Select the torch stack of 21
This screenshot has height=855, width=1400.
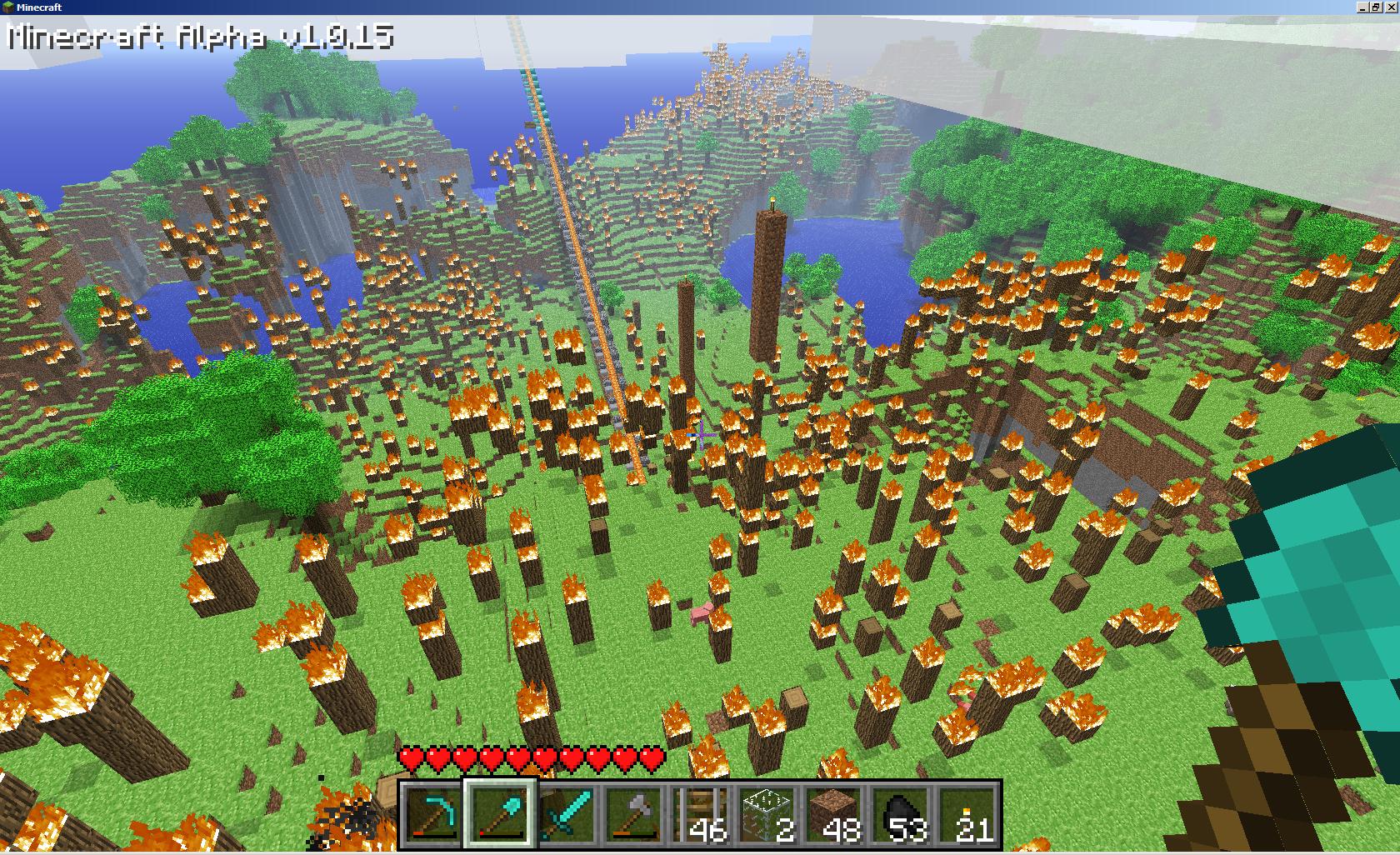coord(967,814)
